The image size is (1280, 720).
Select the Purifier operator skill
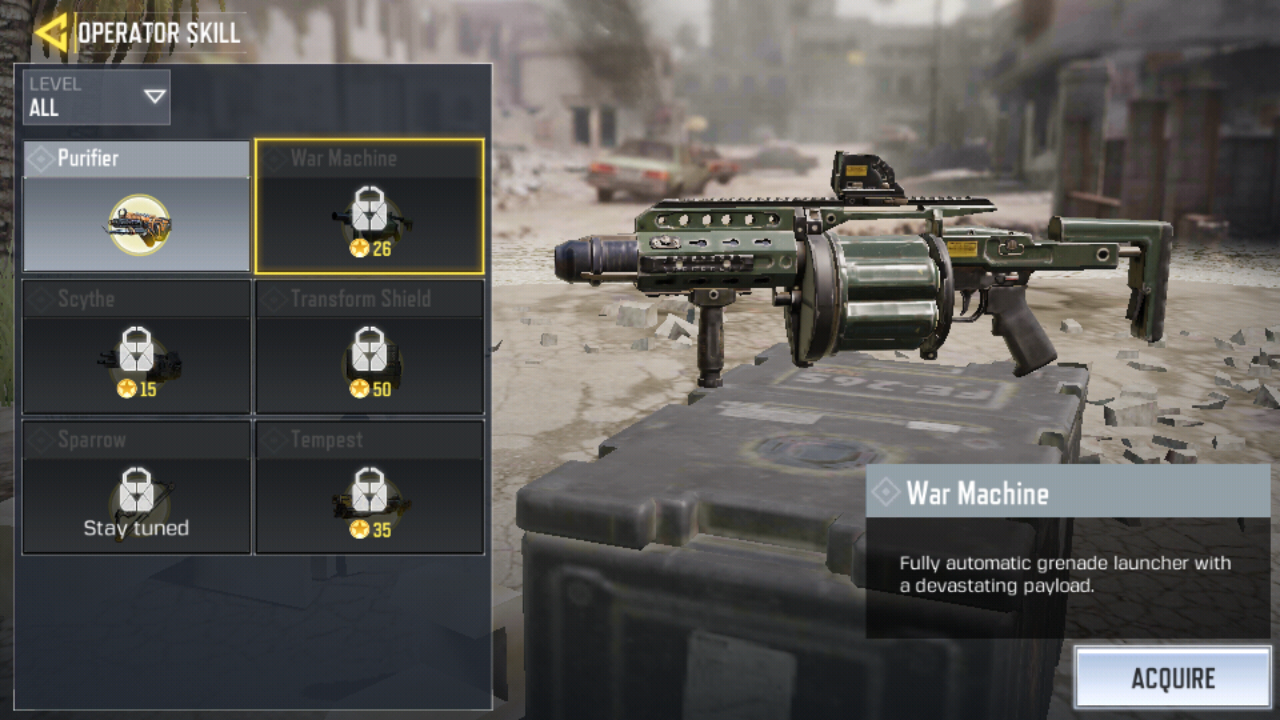coord(136,207)
